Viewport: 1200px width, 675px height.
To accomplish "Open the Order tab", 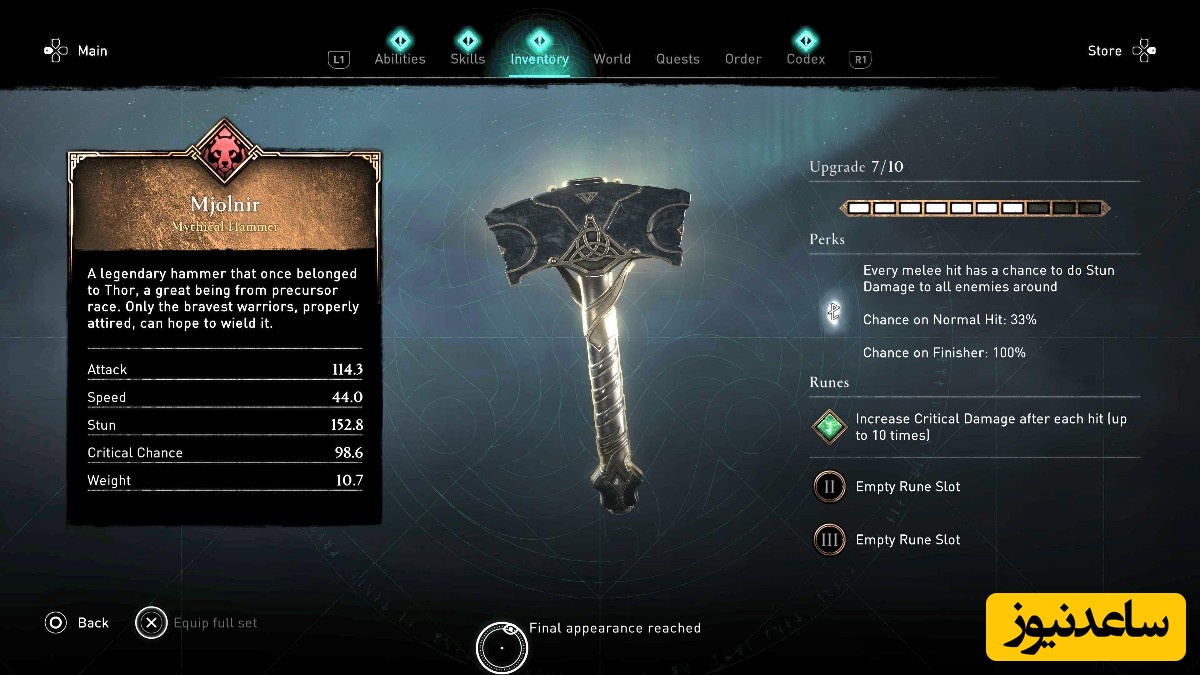I will 743,59.
